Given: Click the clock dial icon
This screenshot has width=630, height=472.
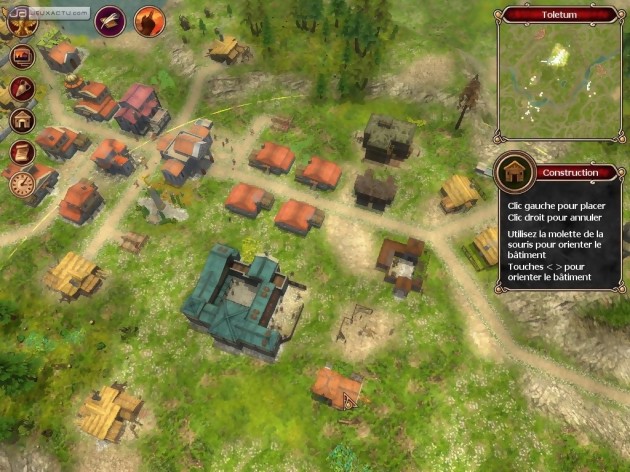Looking at the screenshot, I should point(22,183).
